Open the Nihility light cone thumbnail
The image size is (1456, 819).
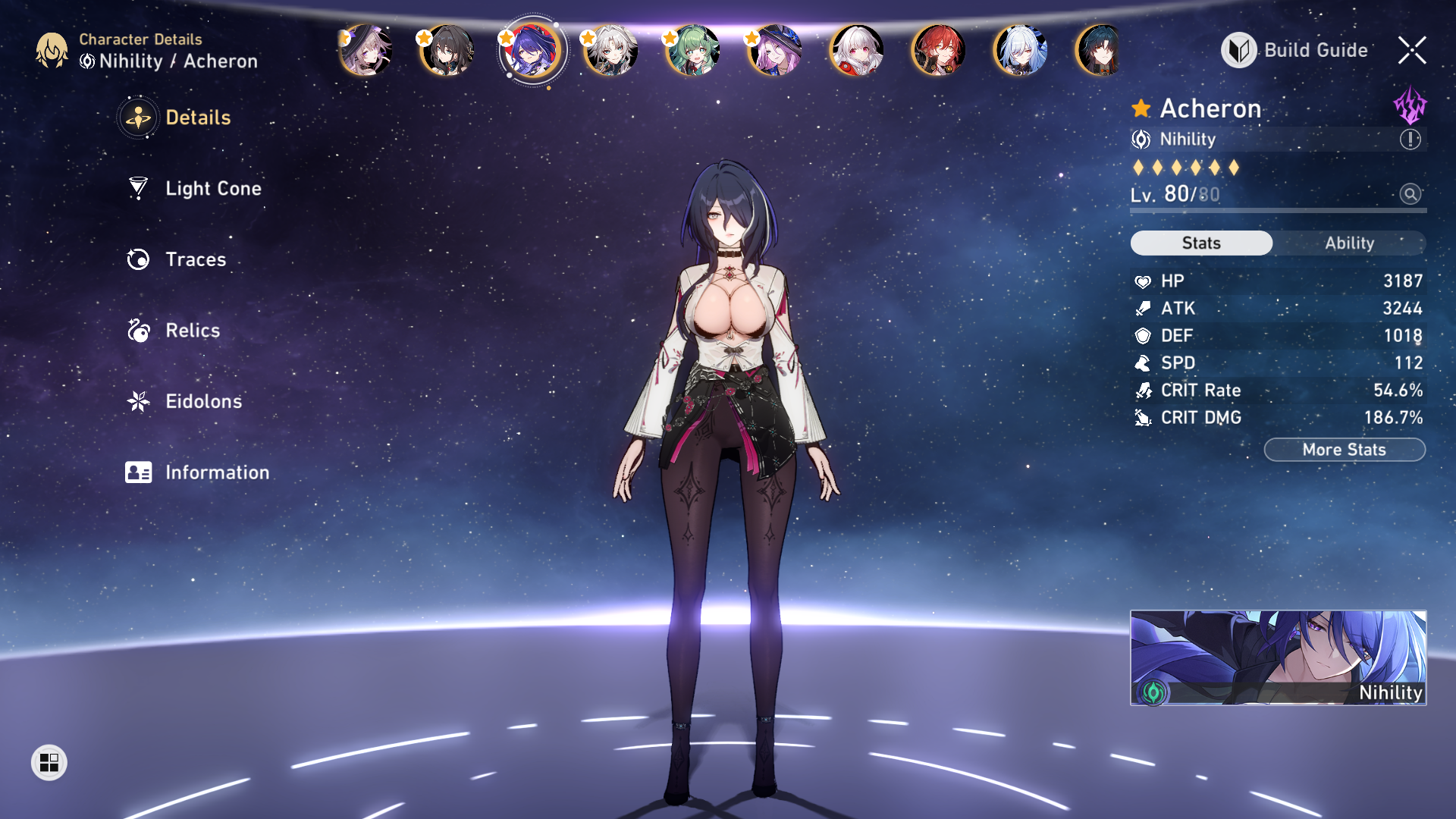coord(1278,657)
